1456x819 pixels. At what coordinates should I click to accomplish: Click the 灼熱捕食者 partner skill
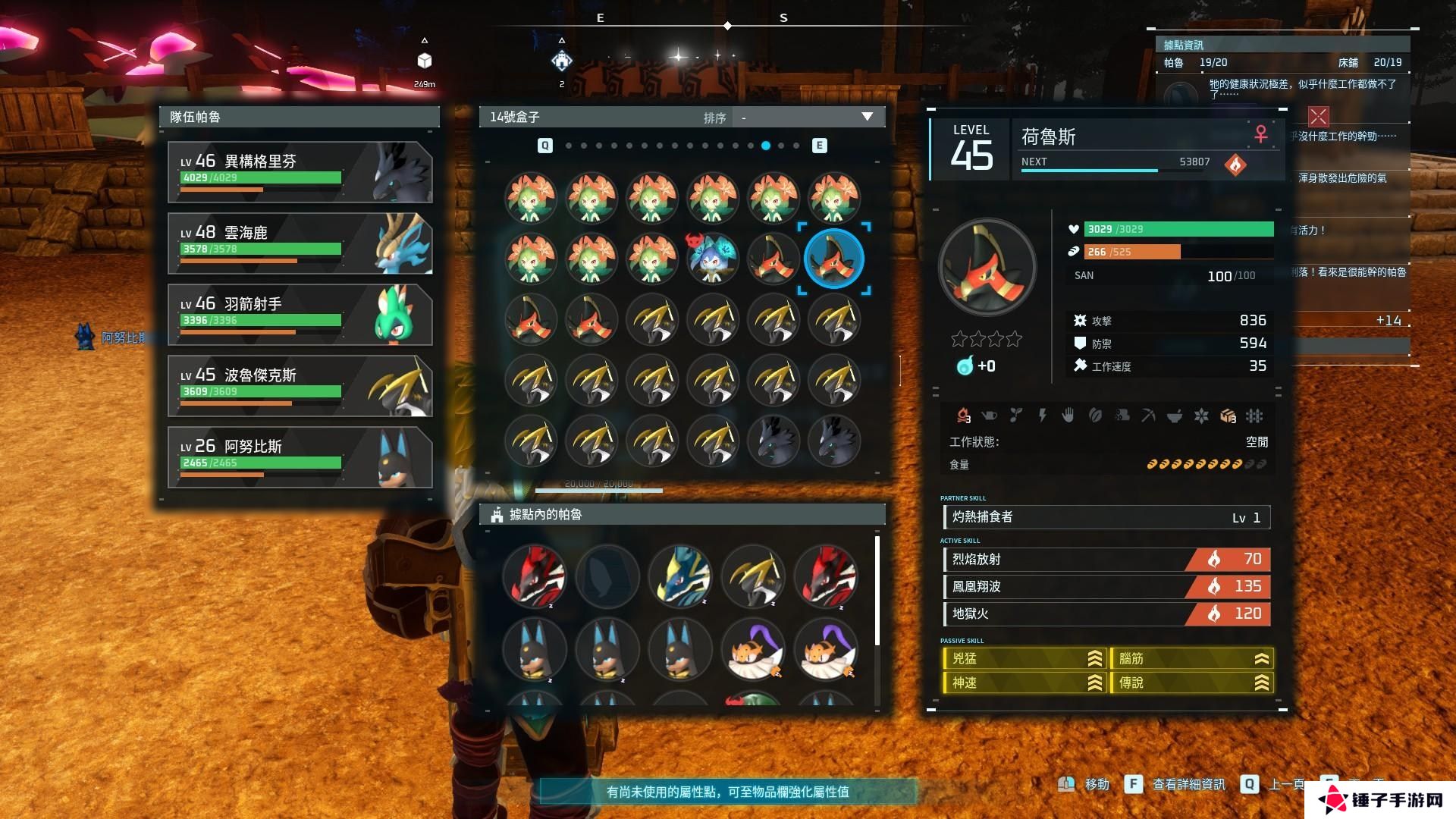pyautogui.click(x=1106, y=517)
